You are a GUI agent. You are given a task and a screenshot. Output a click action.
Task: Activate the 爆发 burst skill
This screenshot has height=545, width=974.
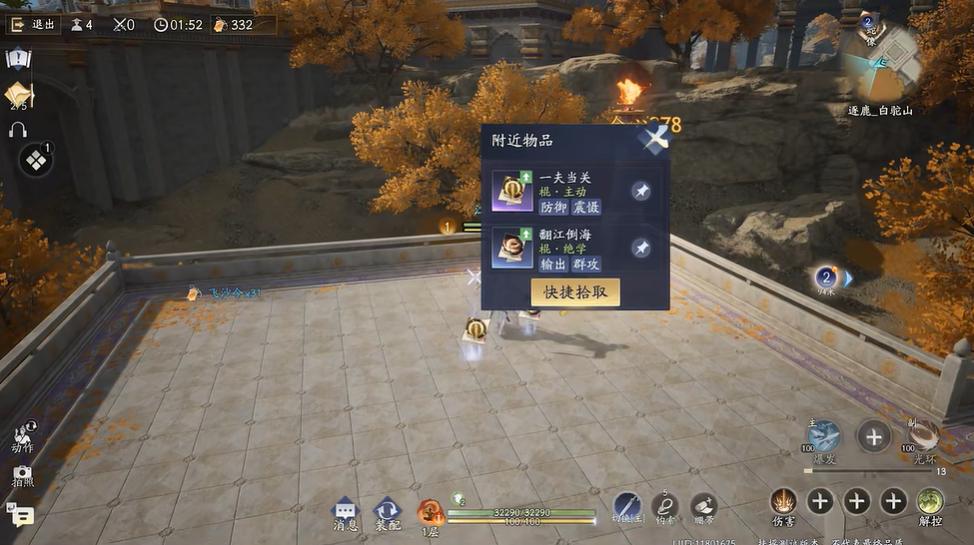(824, 437)
